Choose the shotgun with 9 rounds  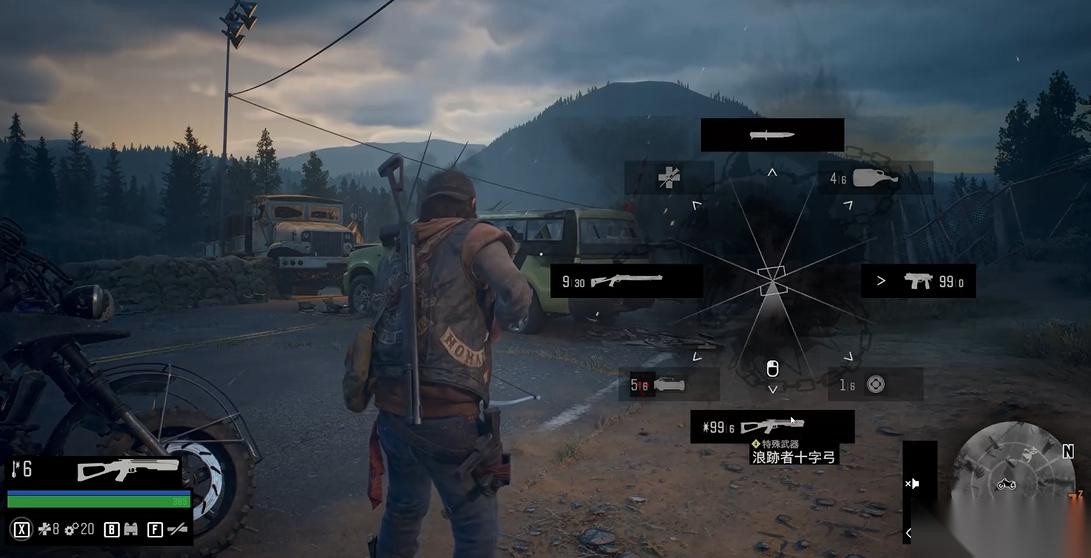coord(626,281)
